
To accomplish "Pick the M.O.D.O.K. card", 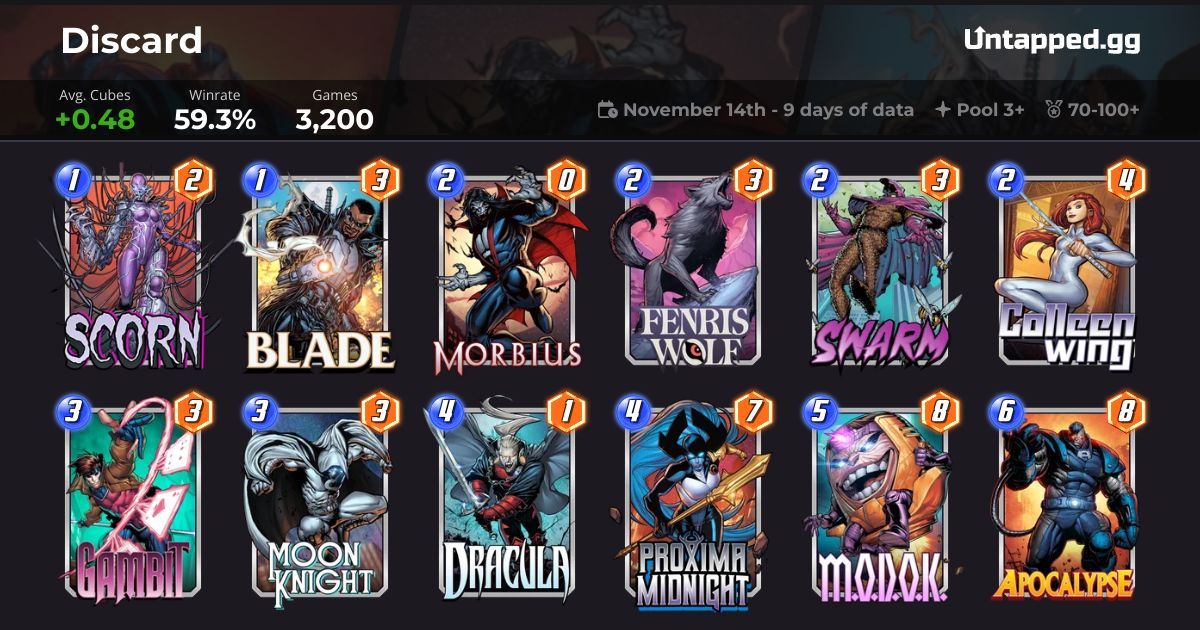I will pos(880,500).
